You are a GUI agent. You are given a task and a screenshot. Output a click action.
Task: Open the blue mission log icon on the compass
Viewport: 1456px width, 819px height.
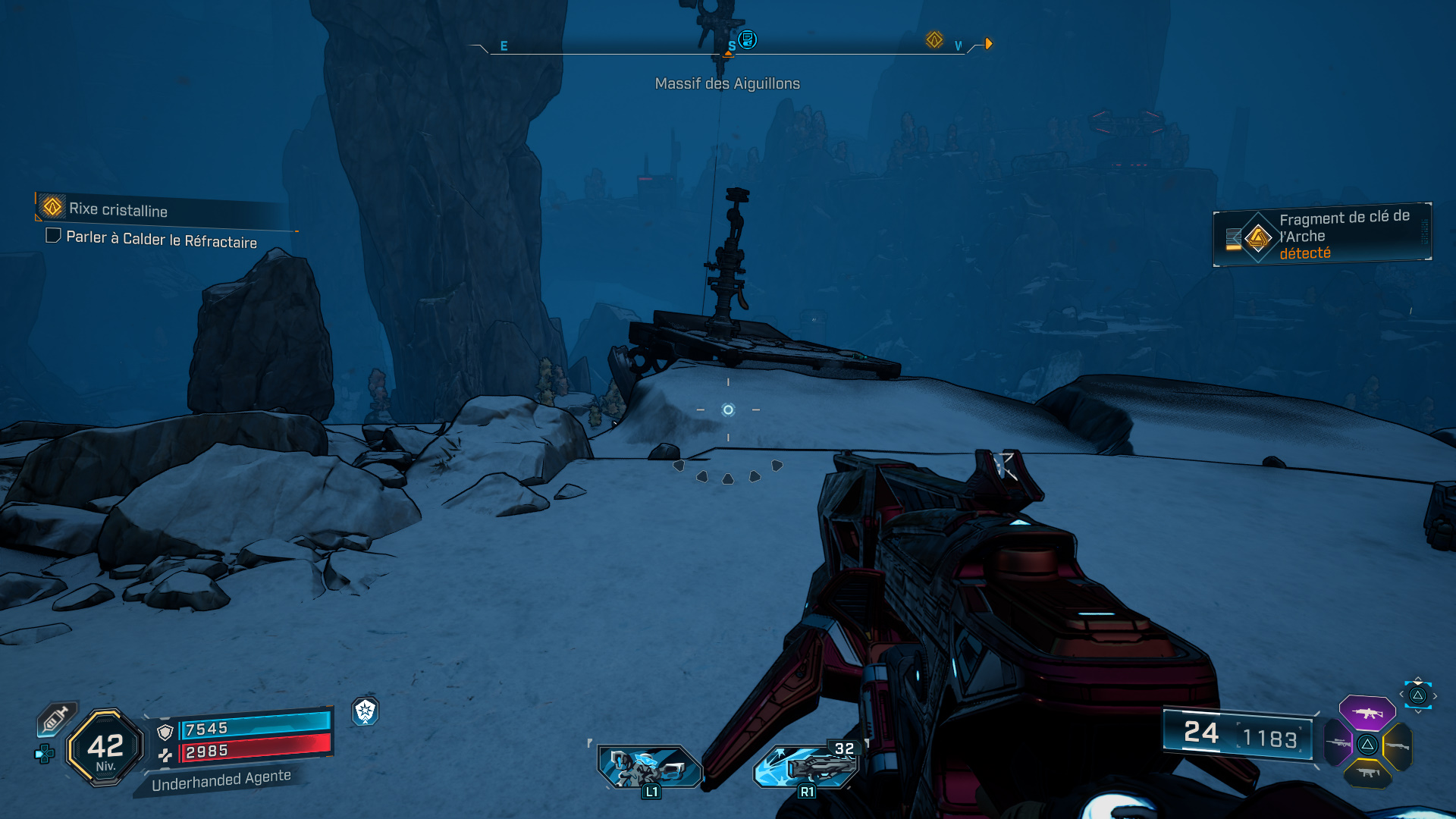748,39
